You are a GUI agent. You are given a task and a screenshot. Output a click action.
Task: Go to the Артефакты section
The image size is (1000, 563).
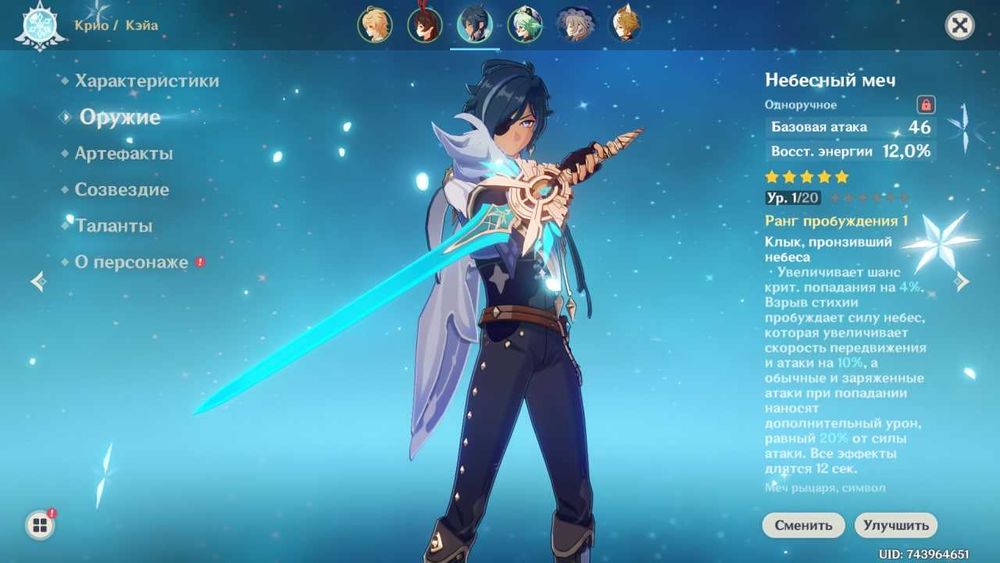(x=123, y=154)
